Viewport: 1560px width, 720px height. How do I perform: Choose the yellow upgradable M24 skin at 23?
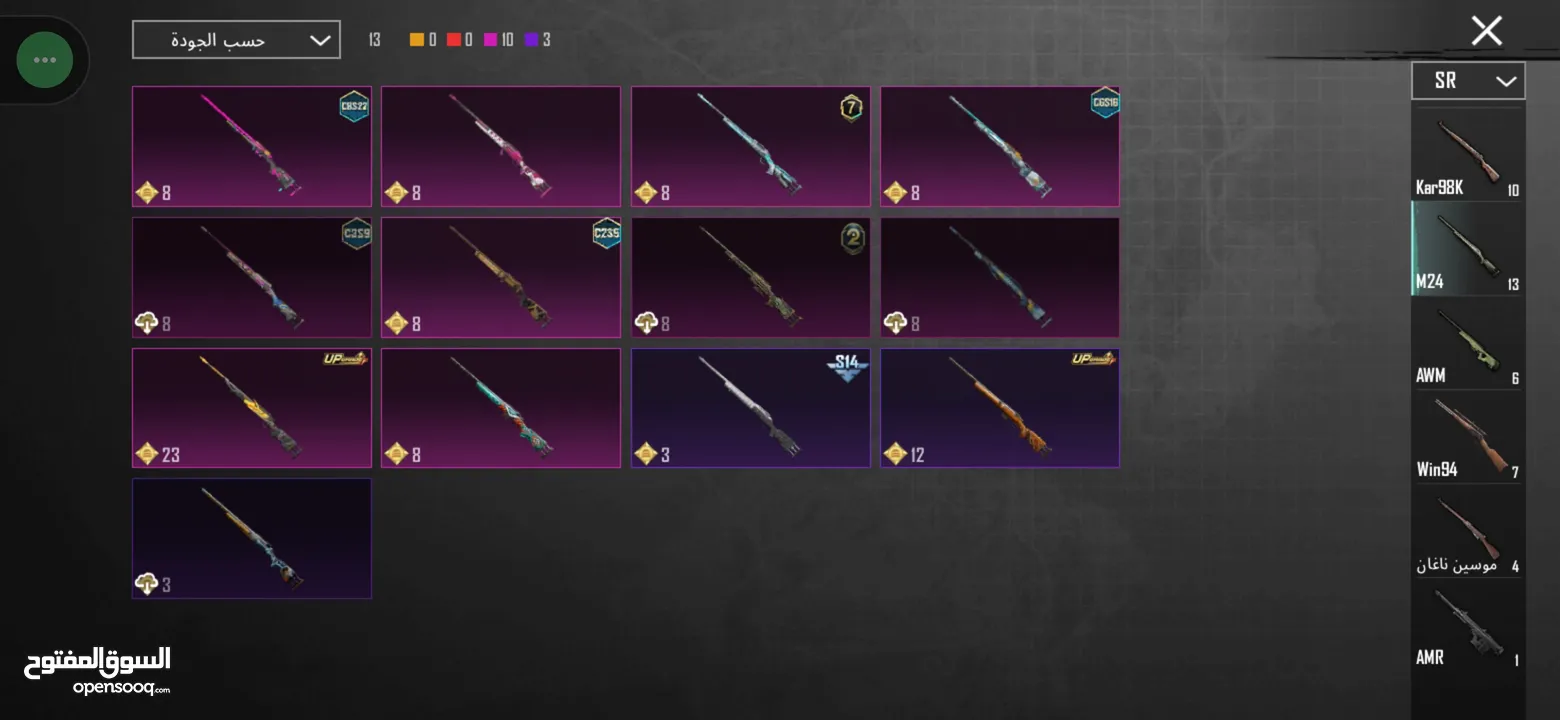pyautogui.click(x=252, y=407)
